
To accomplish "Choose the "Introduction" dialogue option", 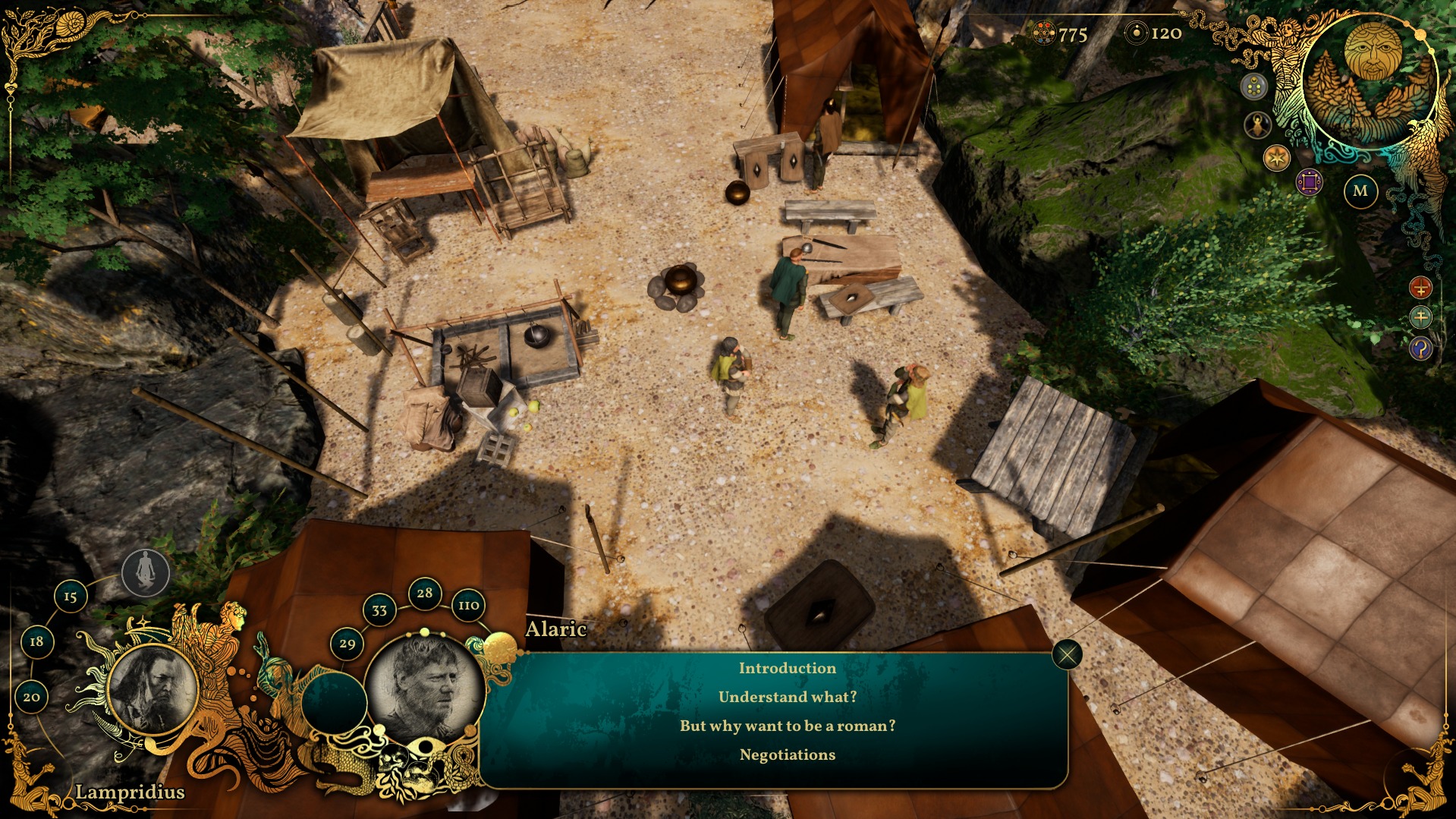I will tap(787, 668).
